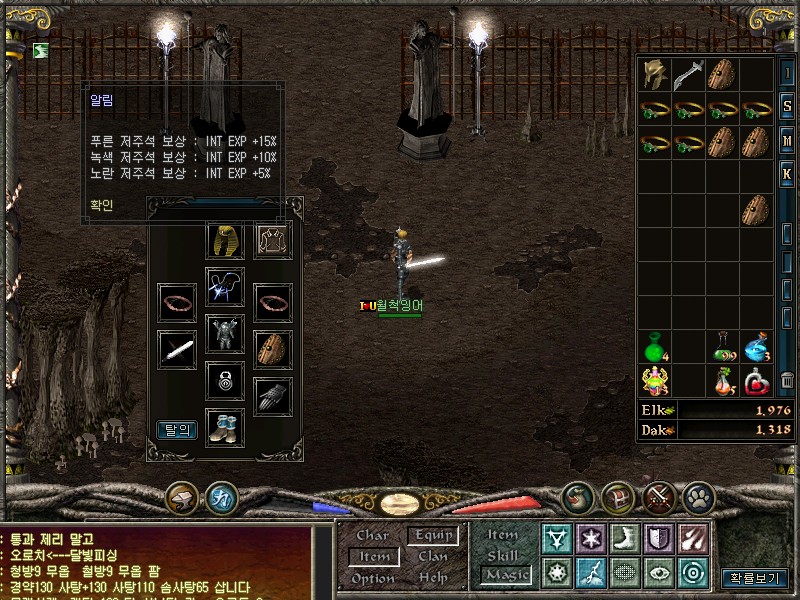Click the 확률보기 button
The height and width of the screenshot is (600, 800).
tap(755, 578)
